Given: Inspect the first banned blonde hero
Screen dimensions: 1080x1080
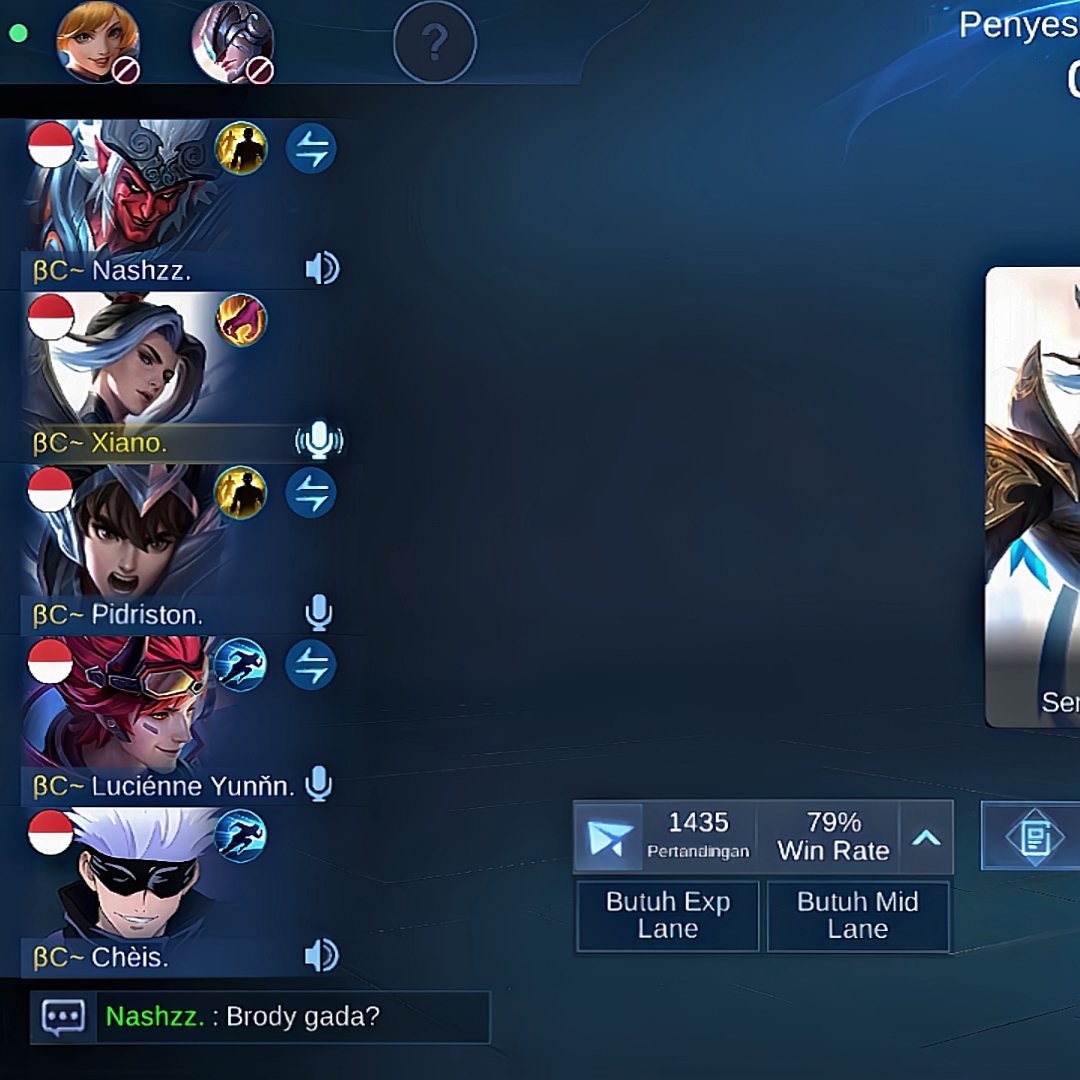Looking at the screenshot, I should point(97,43).
